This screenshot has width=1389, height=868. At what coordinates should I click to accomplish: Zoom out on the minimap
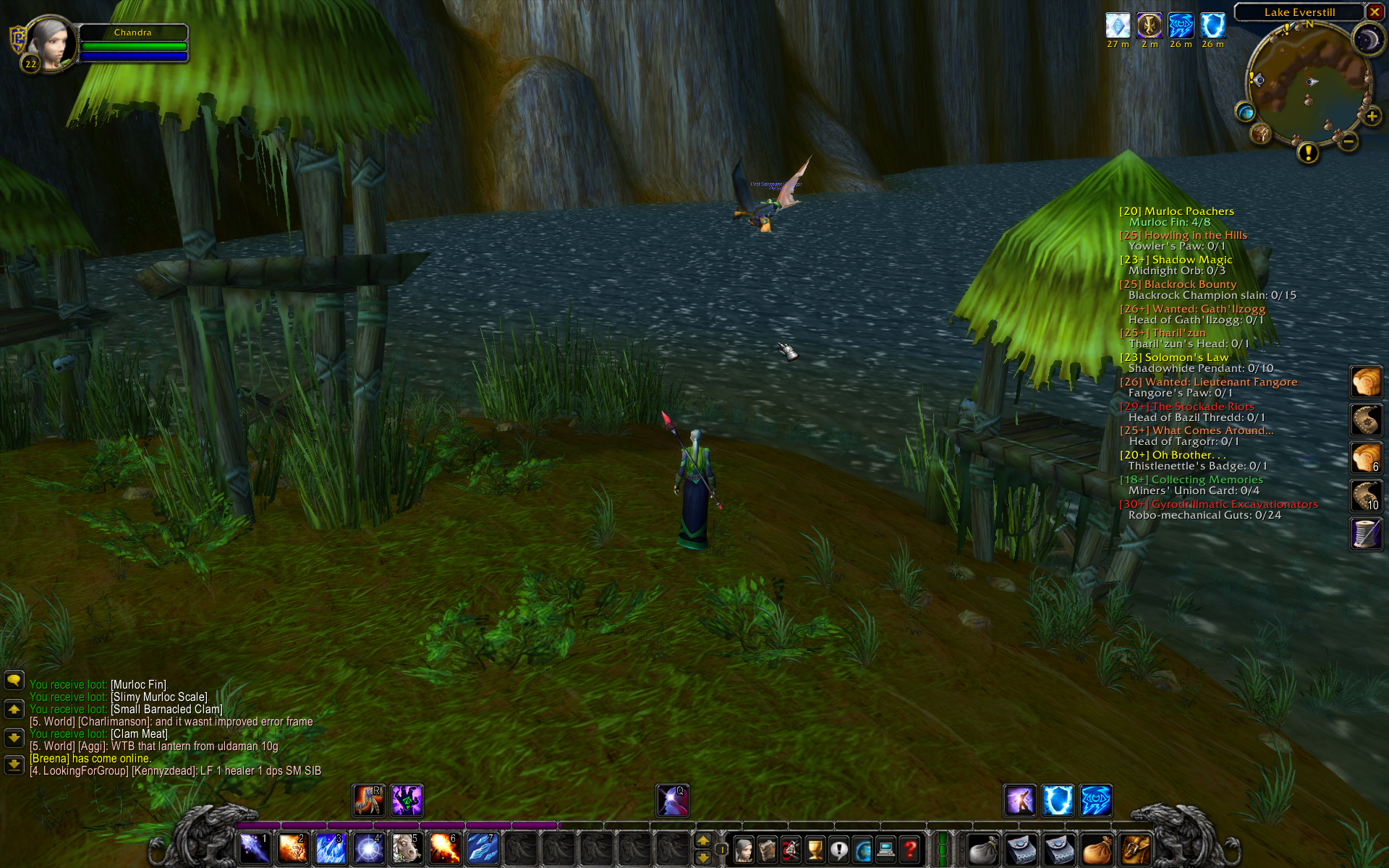click(1348, 142)
